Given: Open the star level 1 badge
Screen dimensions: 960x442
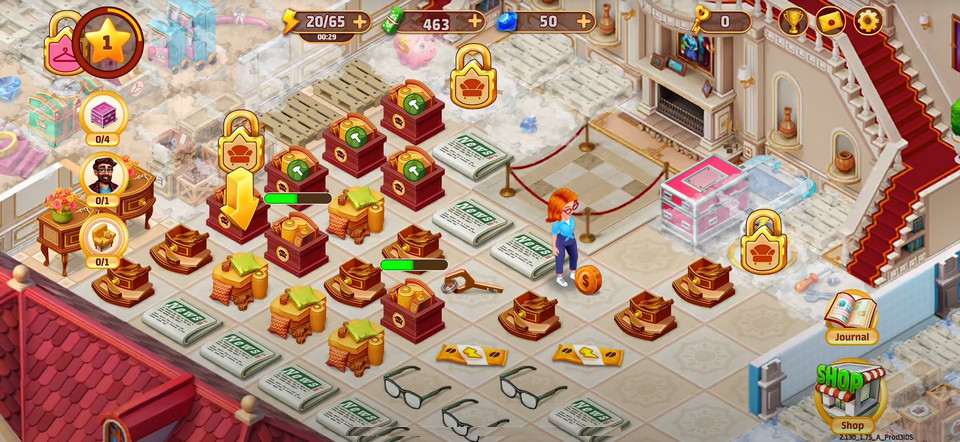Looking at the screenshot, I should (x=108, y=42).
